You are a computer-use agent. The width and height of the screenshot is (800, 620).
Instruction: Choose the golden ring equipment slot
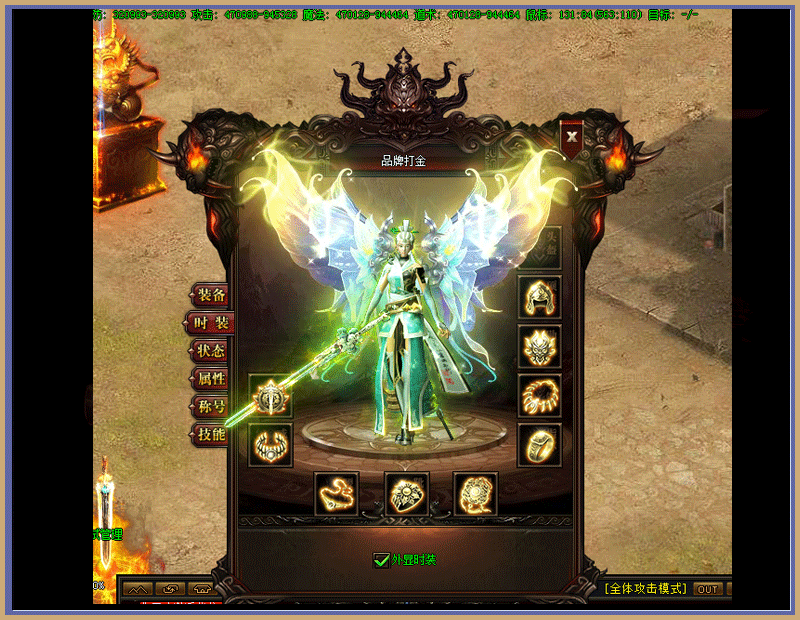(x=539, y=444)
